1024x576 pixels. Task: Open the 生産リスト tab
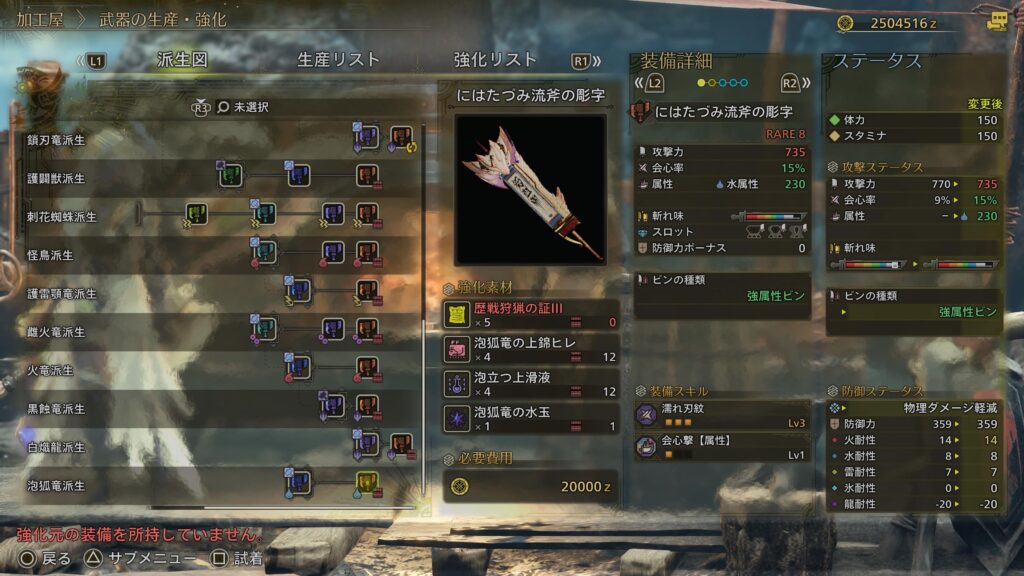click(338, 60)
